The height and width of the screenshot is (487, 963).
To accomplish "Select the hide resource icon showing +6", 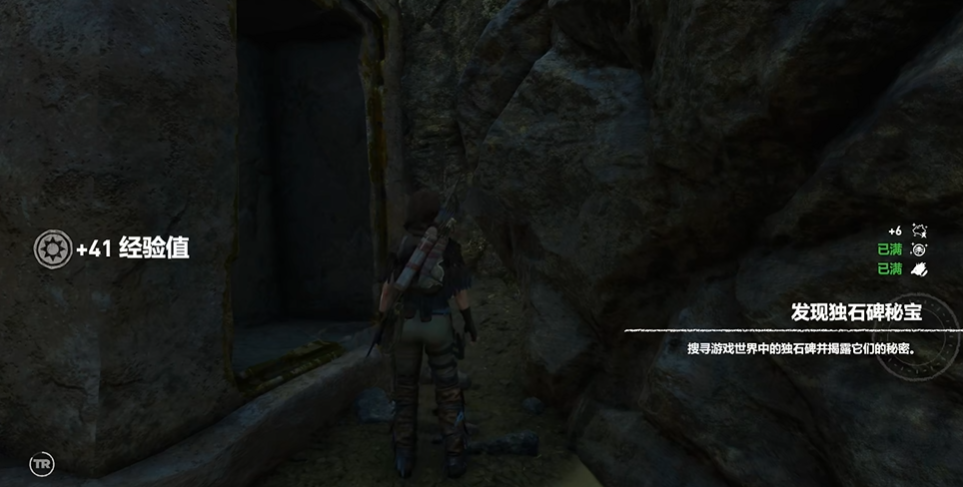I will click(920, 231).
